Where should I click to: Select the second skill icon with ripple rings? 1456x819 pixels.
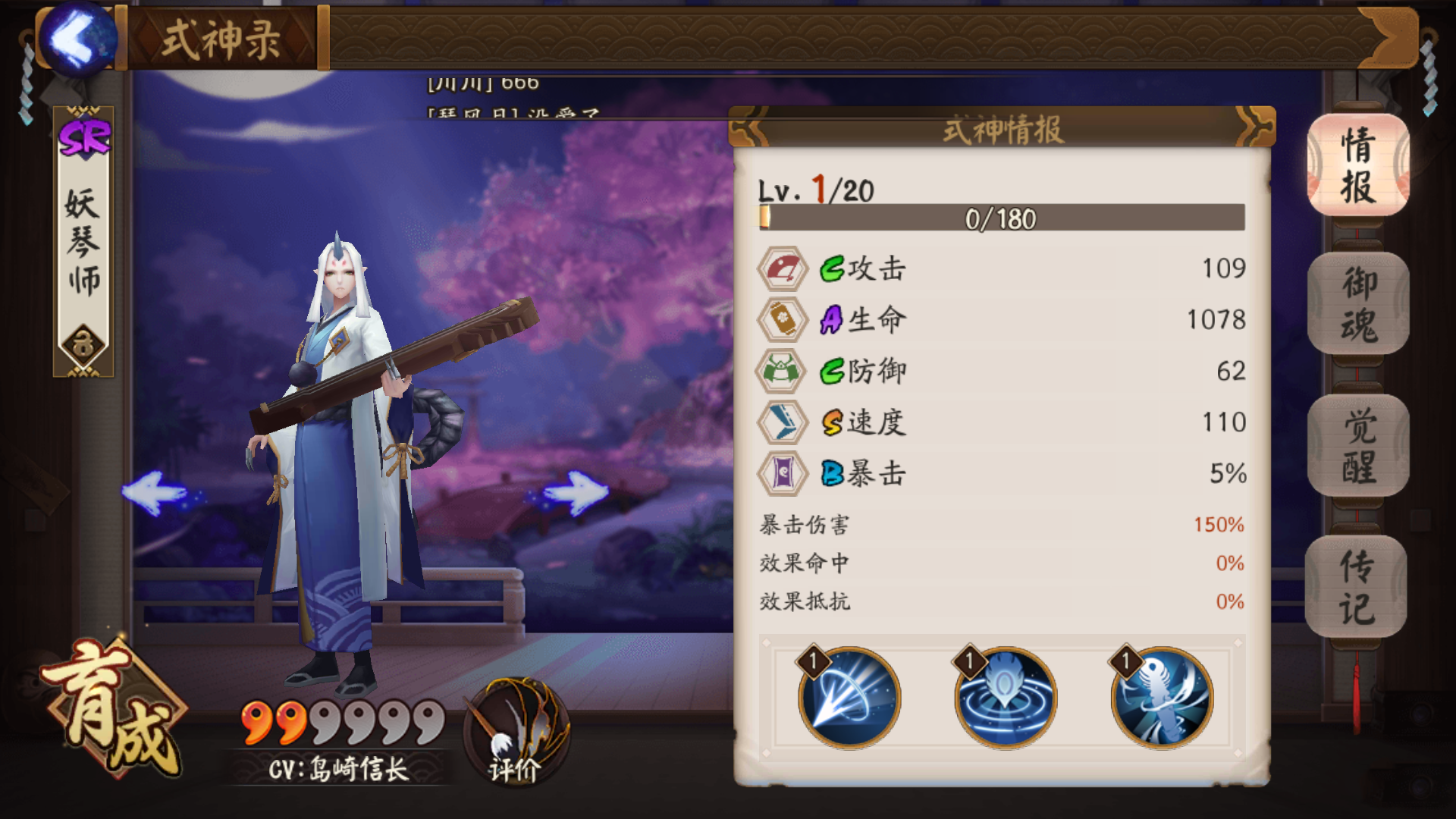1006,698
